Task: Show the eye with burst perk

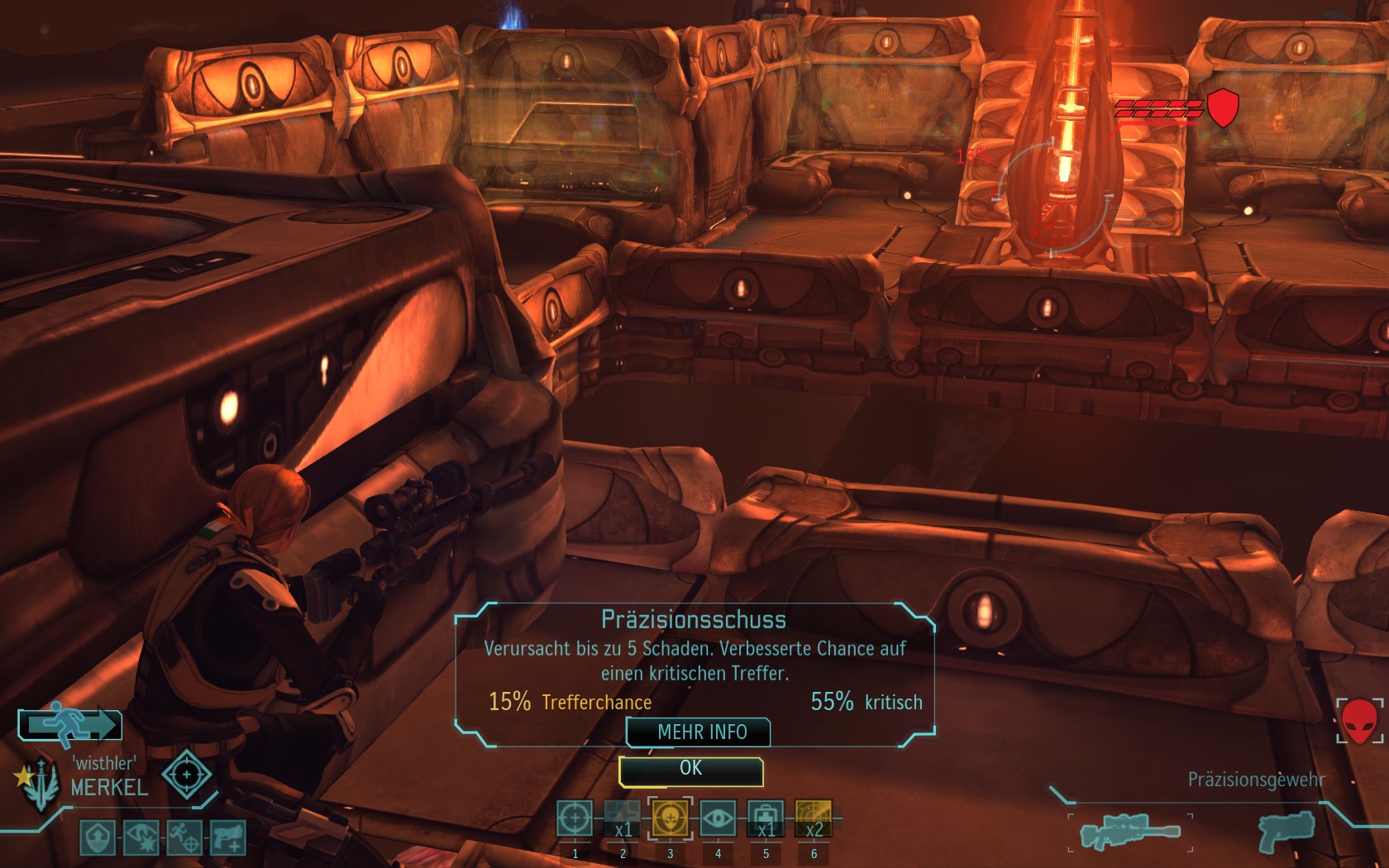Action: [141, 838]
